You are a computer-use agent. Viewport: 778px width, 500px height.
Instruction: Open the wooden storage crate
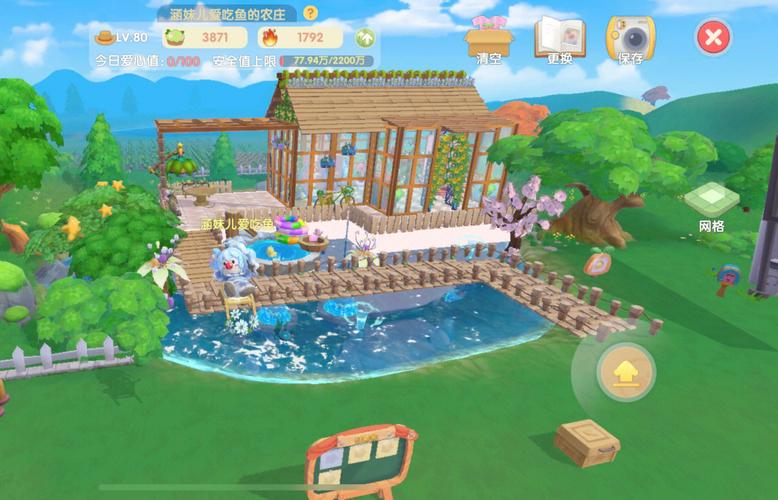coord(587,442)
